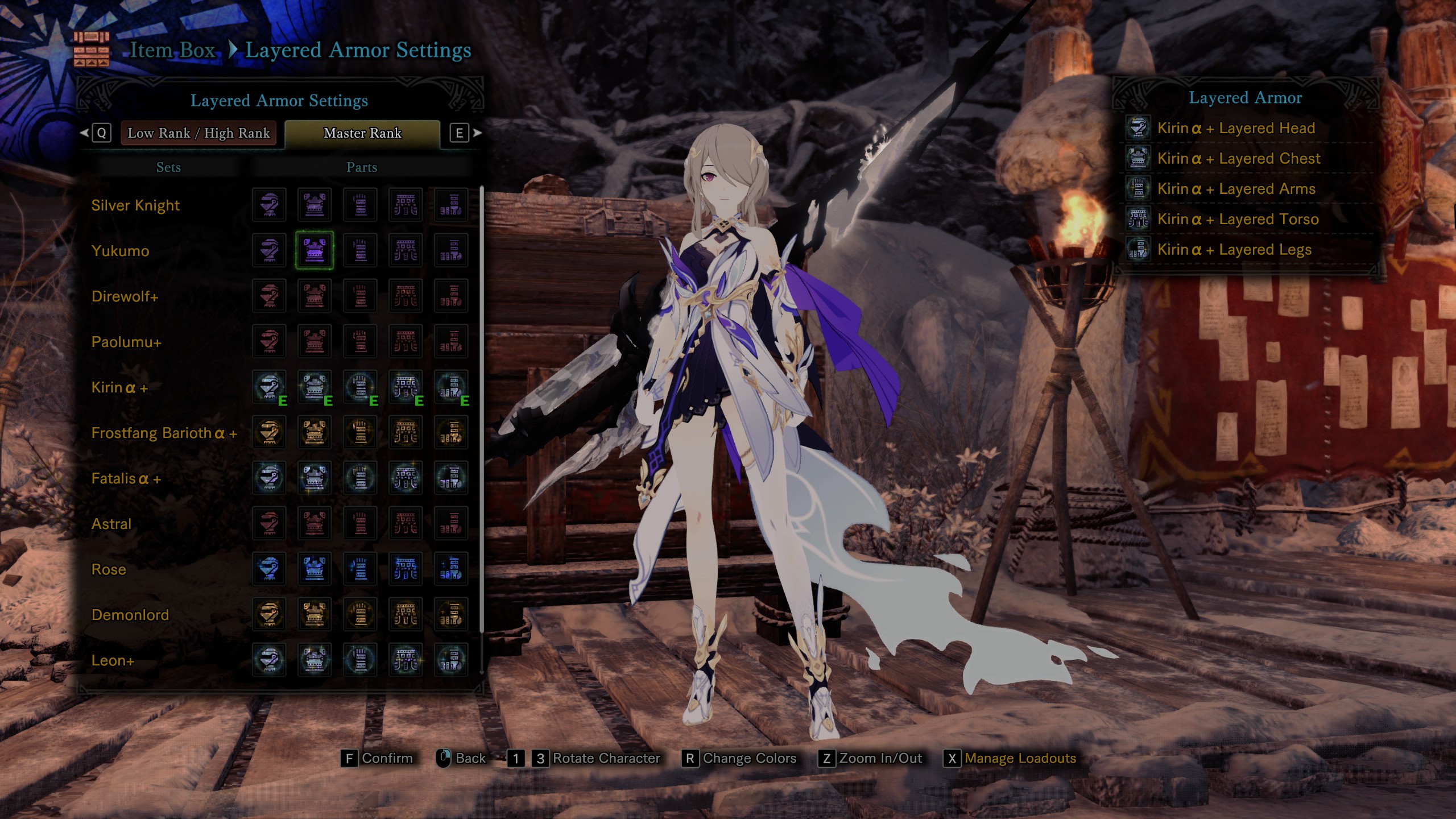Pick the Direwolf+ arms piece icon
Image resolution: width=1456 pixels, height=819 pixels.
pos(360,296)
